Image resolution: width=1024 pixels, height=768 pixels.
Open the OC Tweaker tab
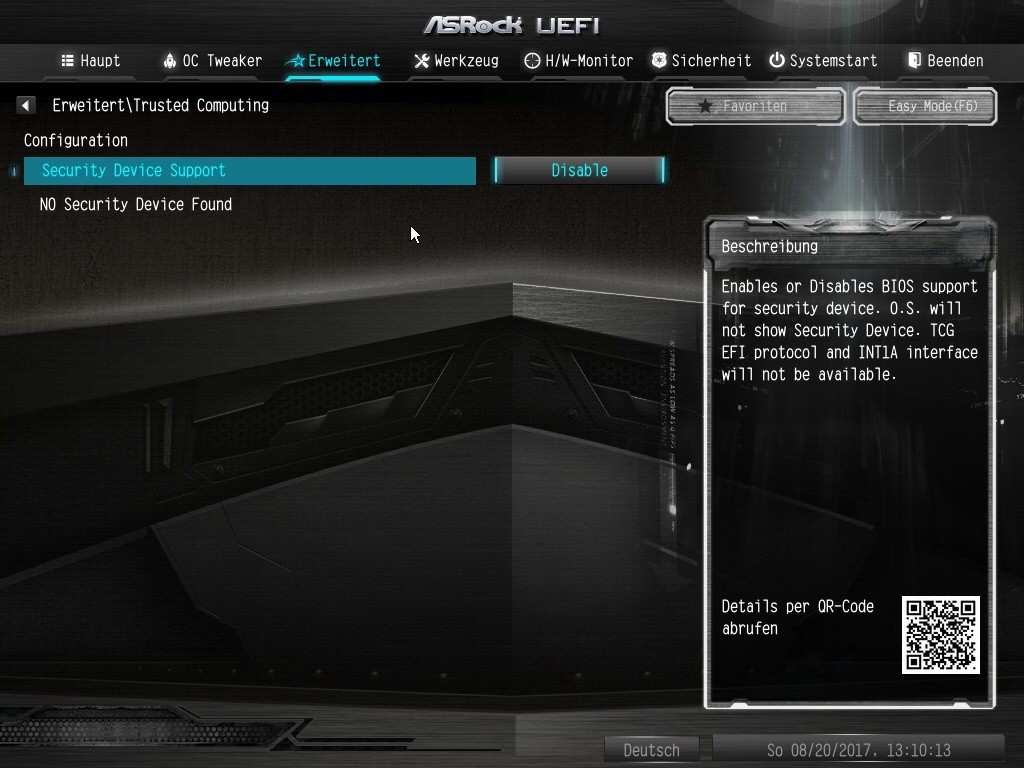tap(212, 61)
